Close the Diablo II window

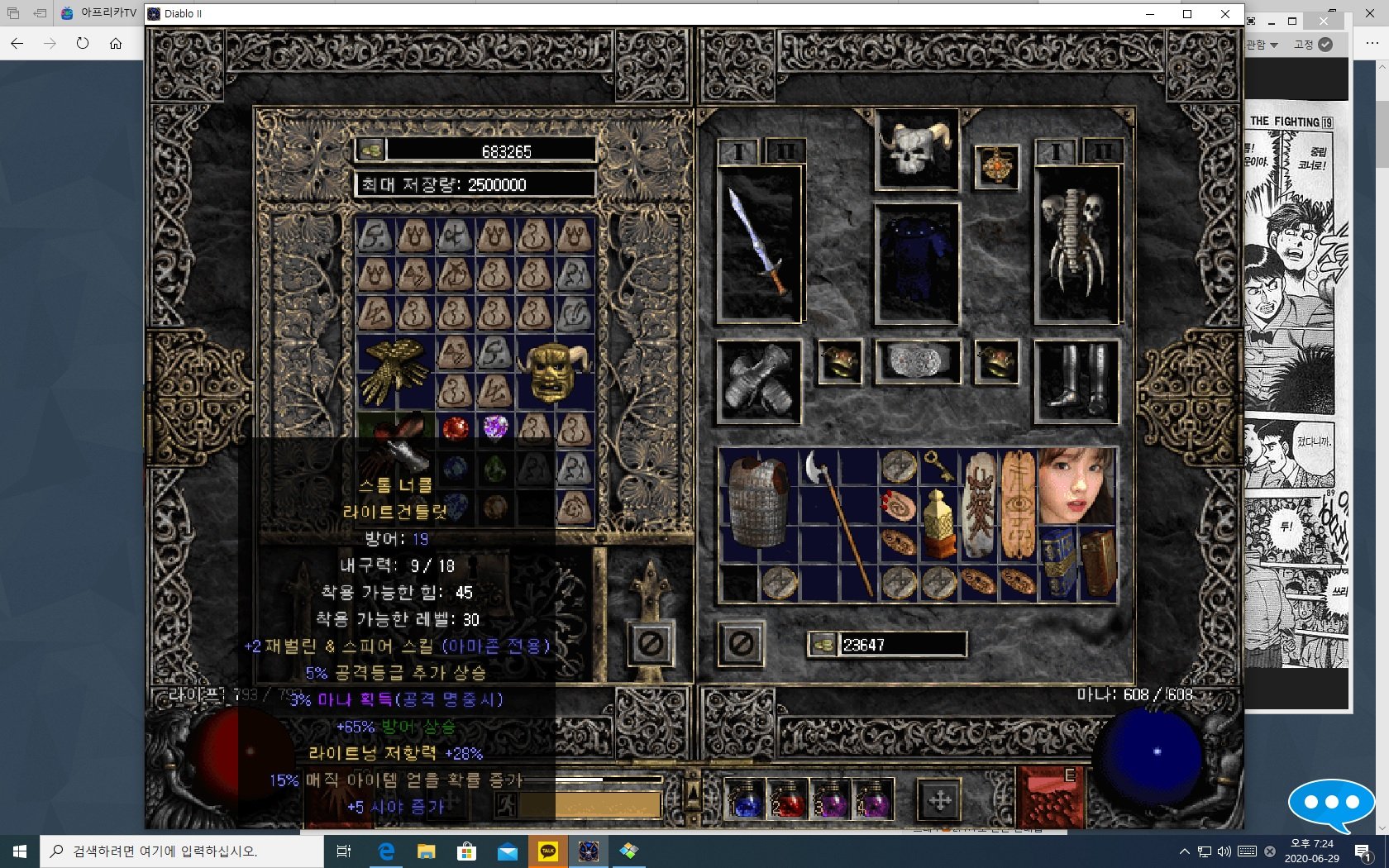[1225, 14]
